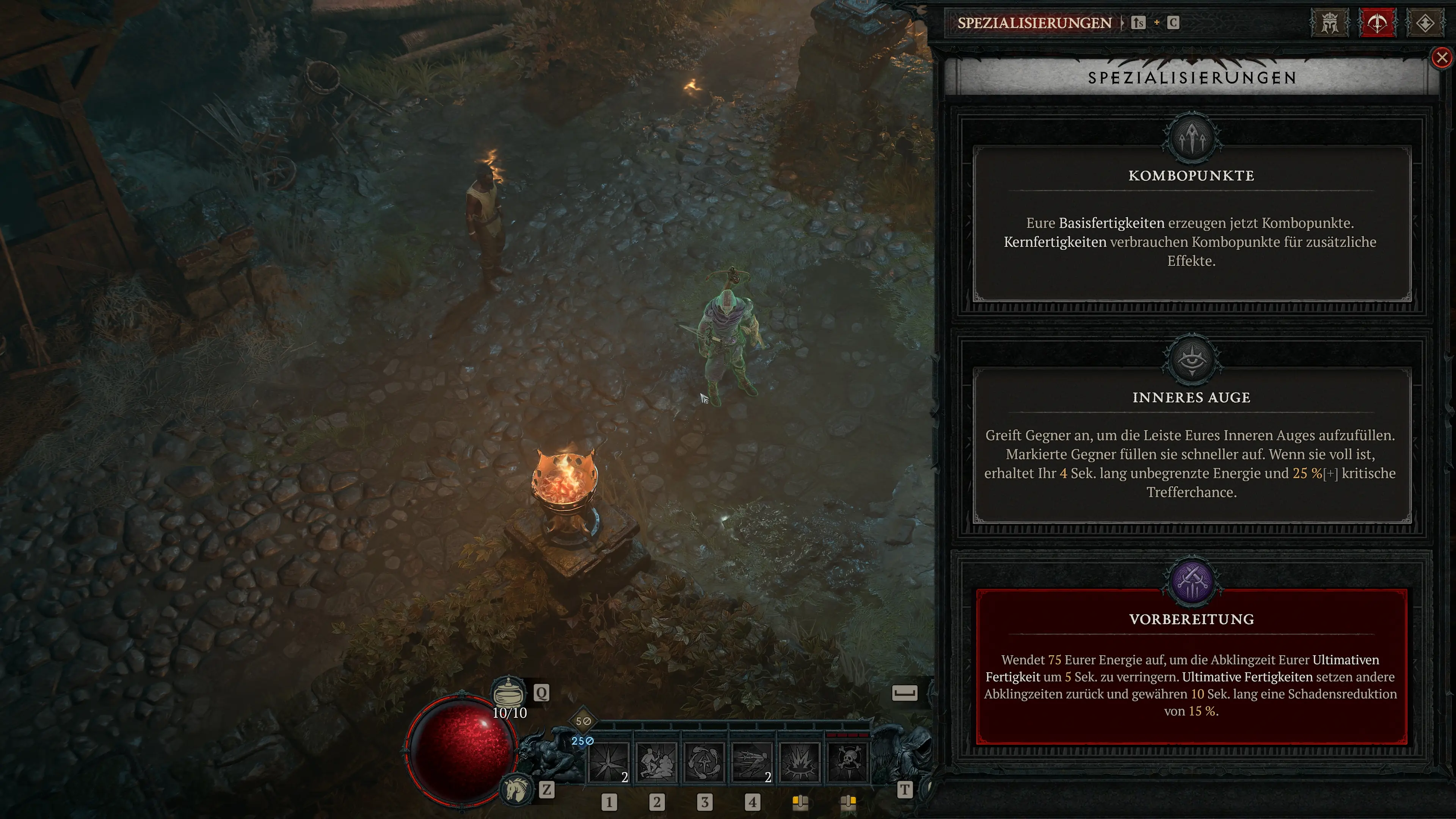Open the crossbow-and-sword specializations tab

tap(1377, 23)
